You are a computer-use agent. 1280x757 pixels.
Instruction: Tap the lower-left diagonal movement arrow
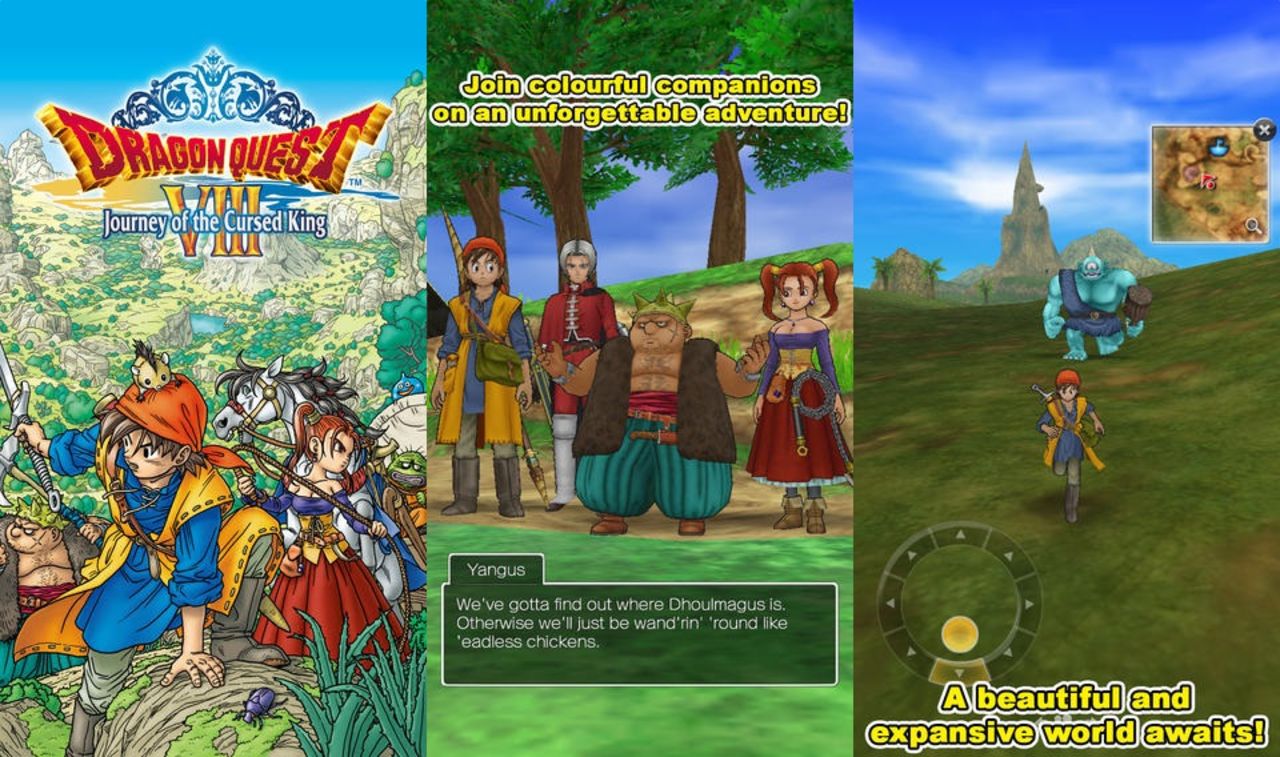[x=909, y=652]
